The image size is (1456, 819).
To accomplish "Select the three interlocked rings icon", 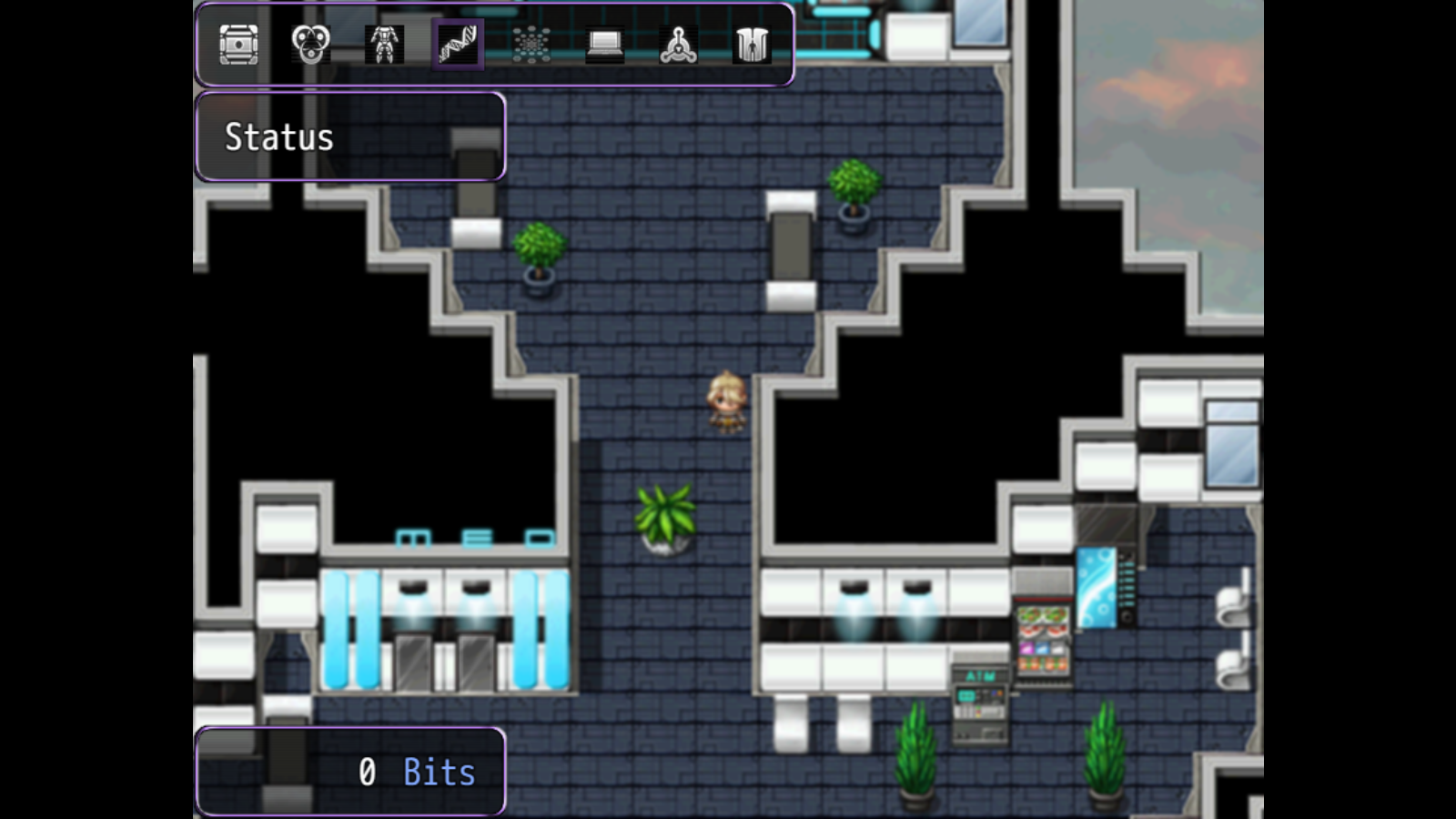I will (x=311, y=45).
